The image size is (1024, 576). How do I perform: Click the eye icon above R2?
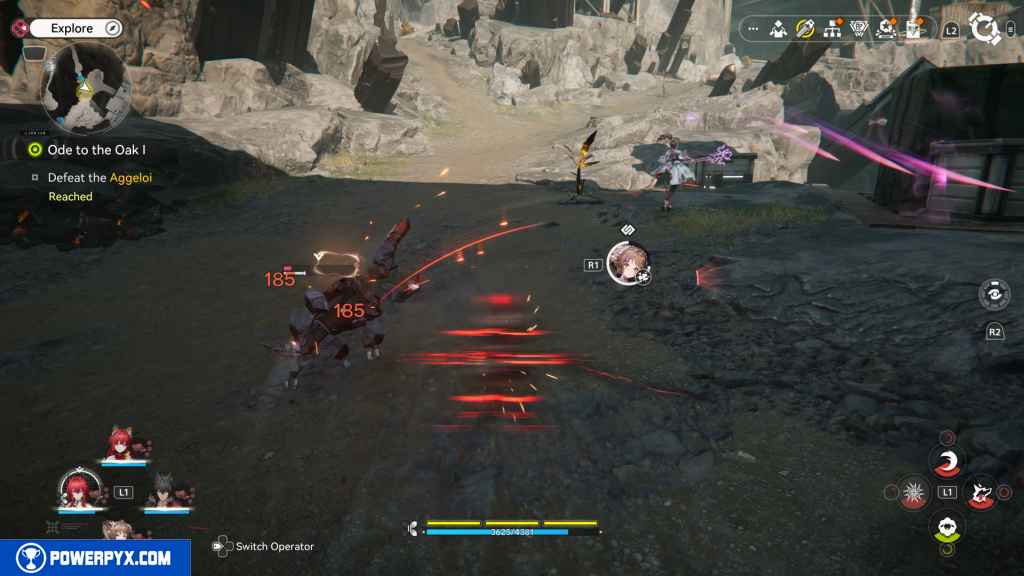tap(994, 296)
